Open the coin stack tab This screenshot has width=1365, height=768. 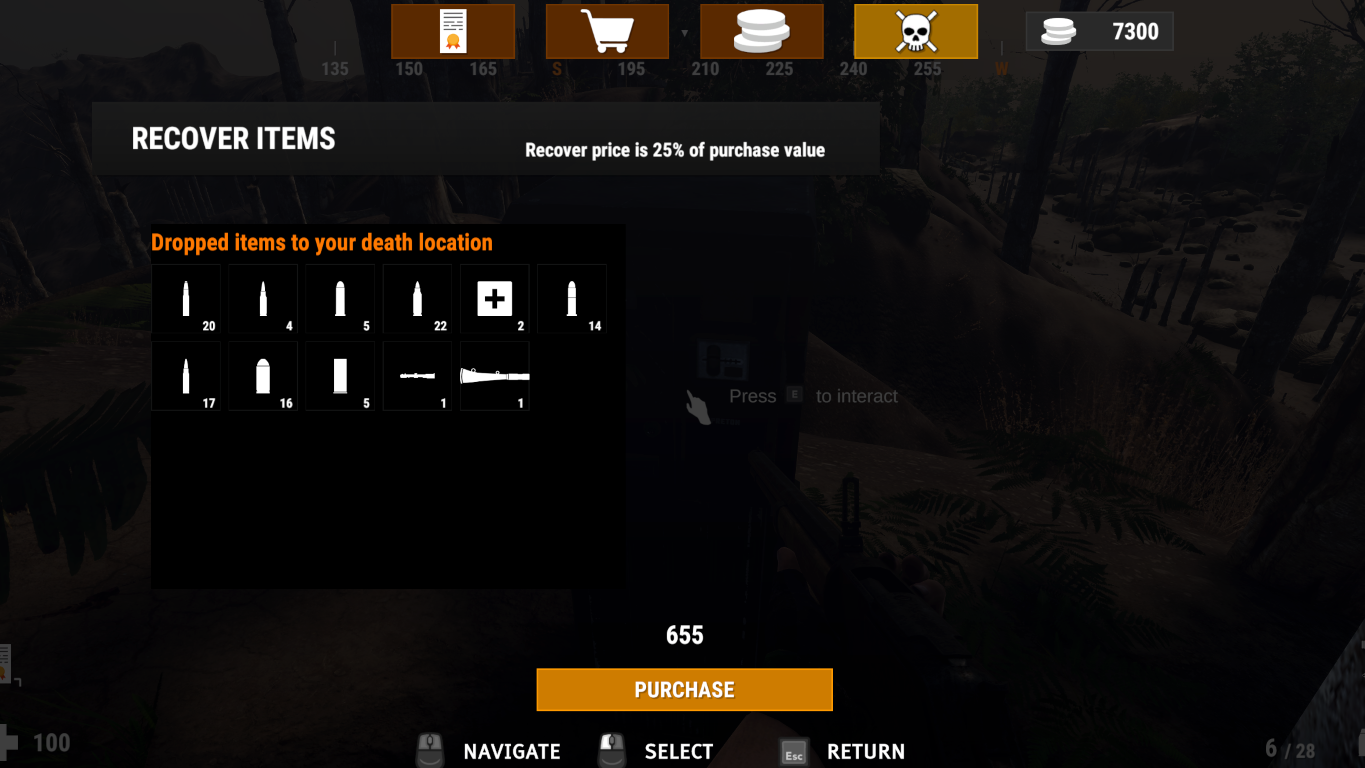pyautogui.click(x=761, y=31)
